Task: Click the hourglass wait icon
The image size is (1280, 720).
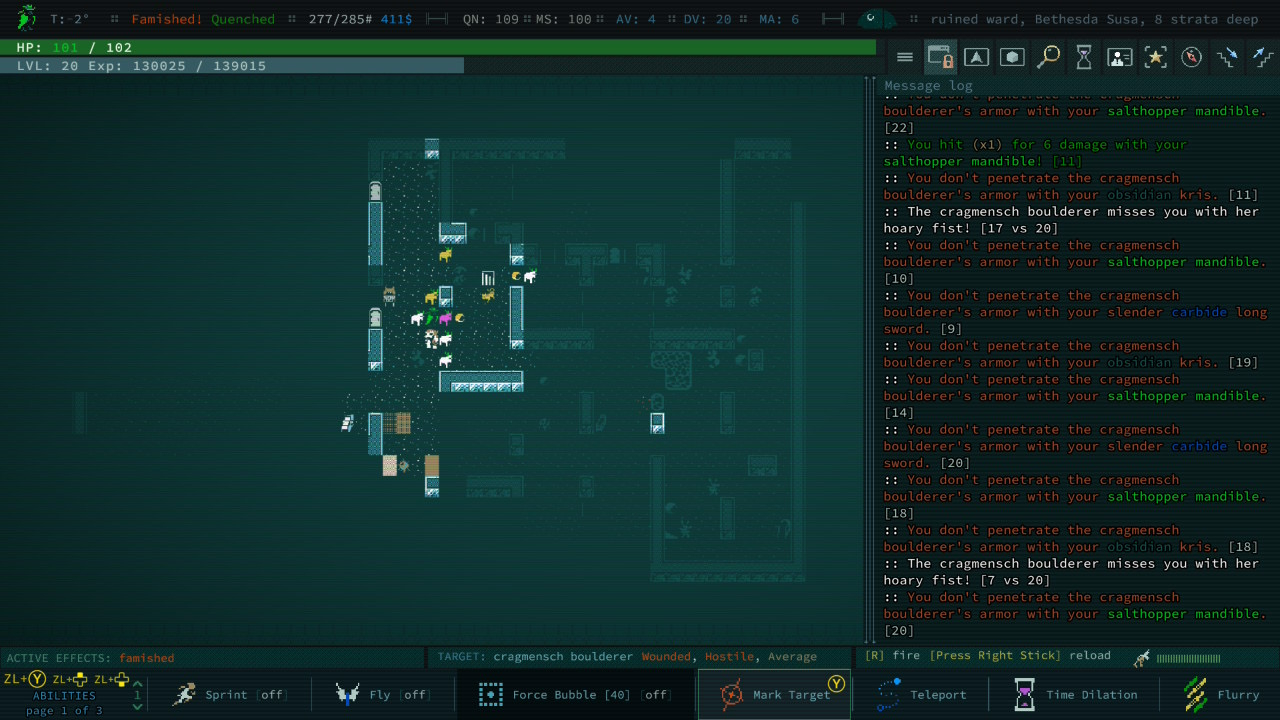Action: pyautogui.click(x=1084, y=58)
